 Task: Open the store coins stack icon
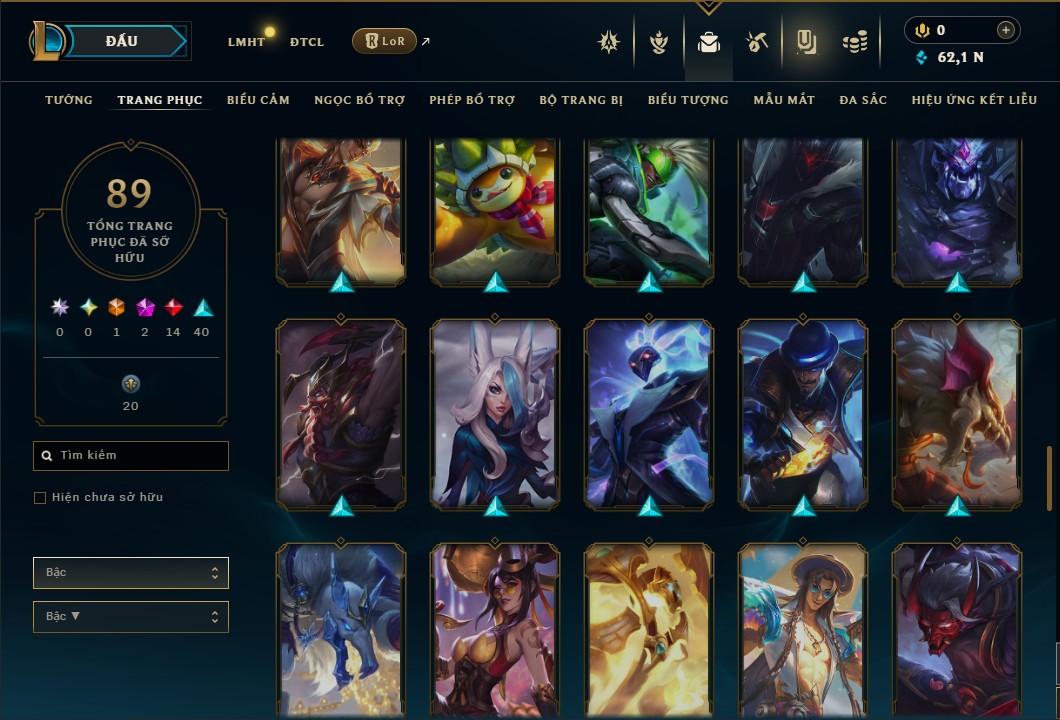[x=854, y=42]
